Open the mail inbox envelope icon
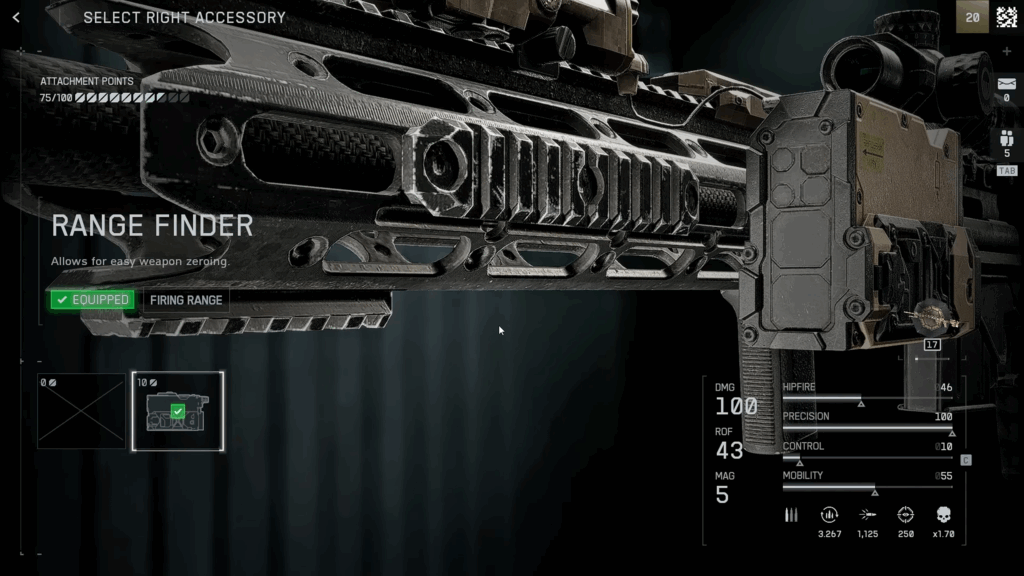 (x=1006, y=84)
